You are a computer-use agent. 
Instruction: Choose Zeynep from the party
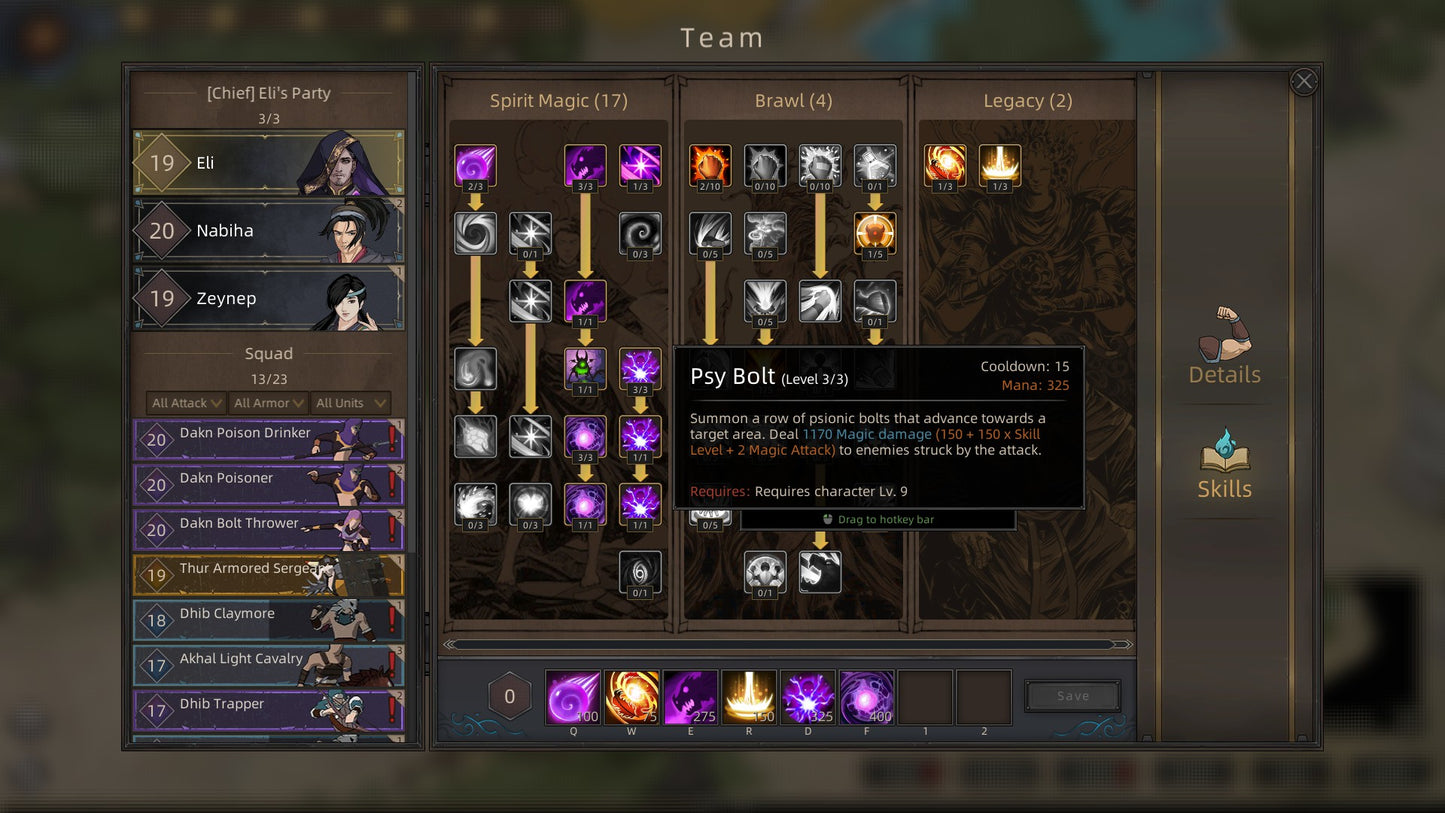point(268,298)
